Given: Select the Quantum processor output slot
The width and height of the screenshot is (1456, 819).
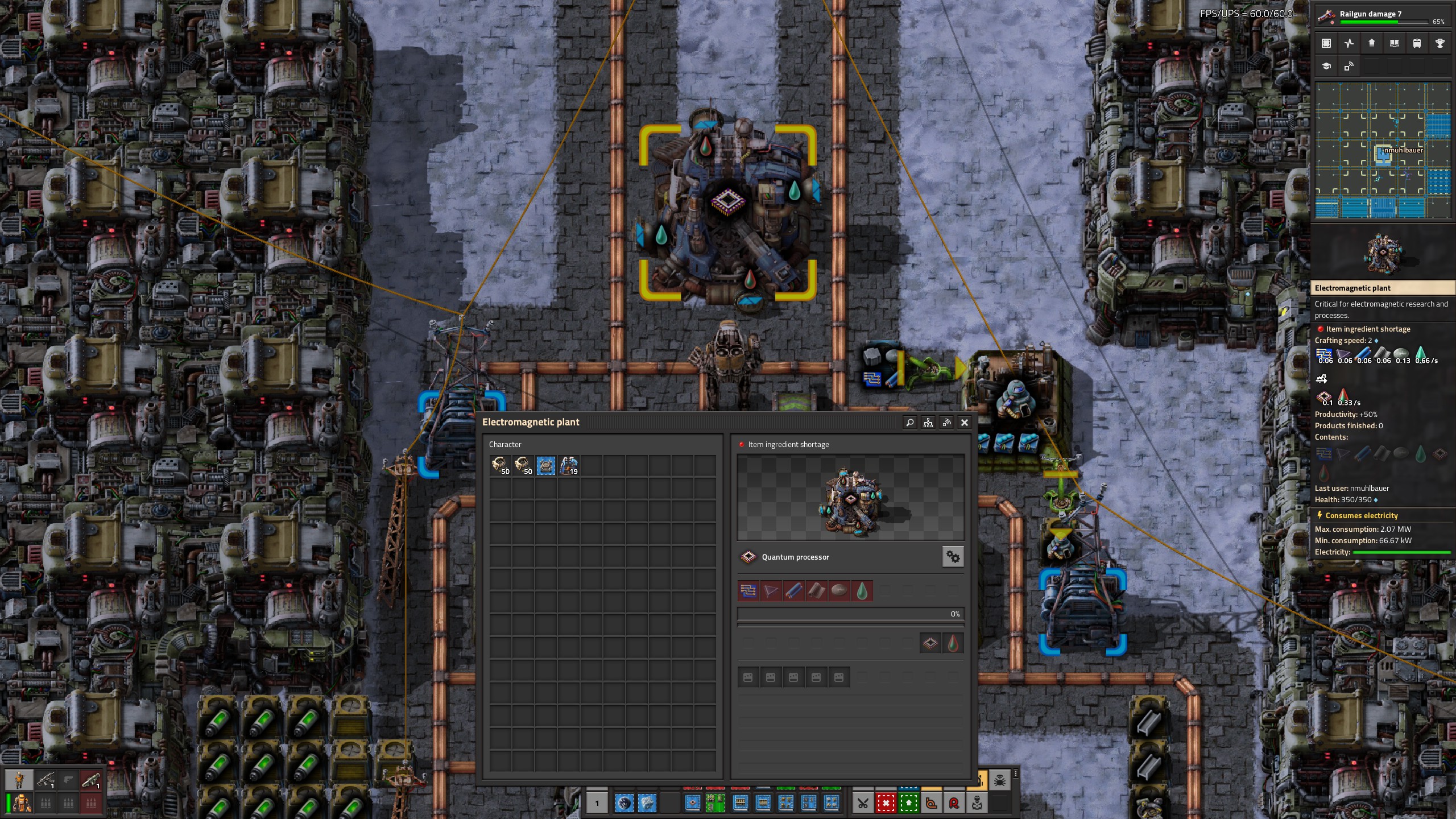Looking at the screenshot, I should pyautogui.click(x=930, y=643).
